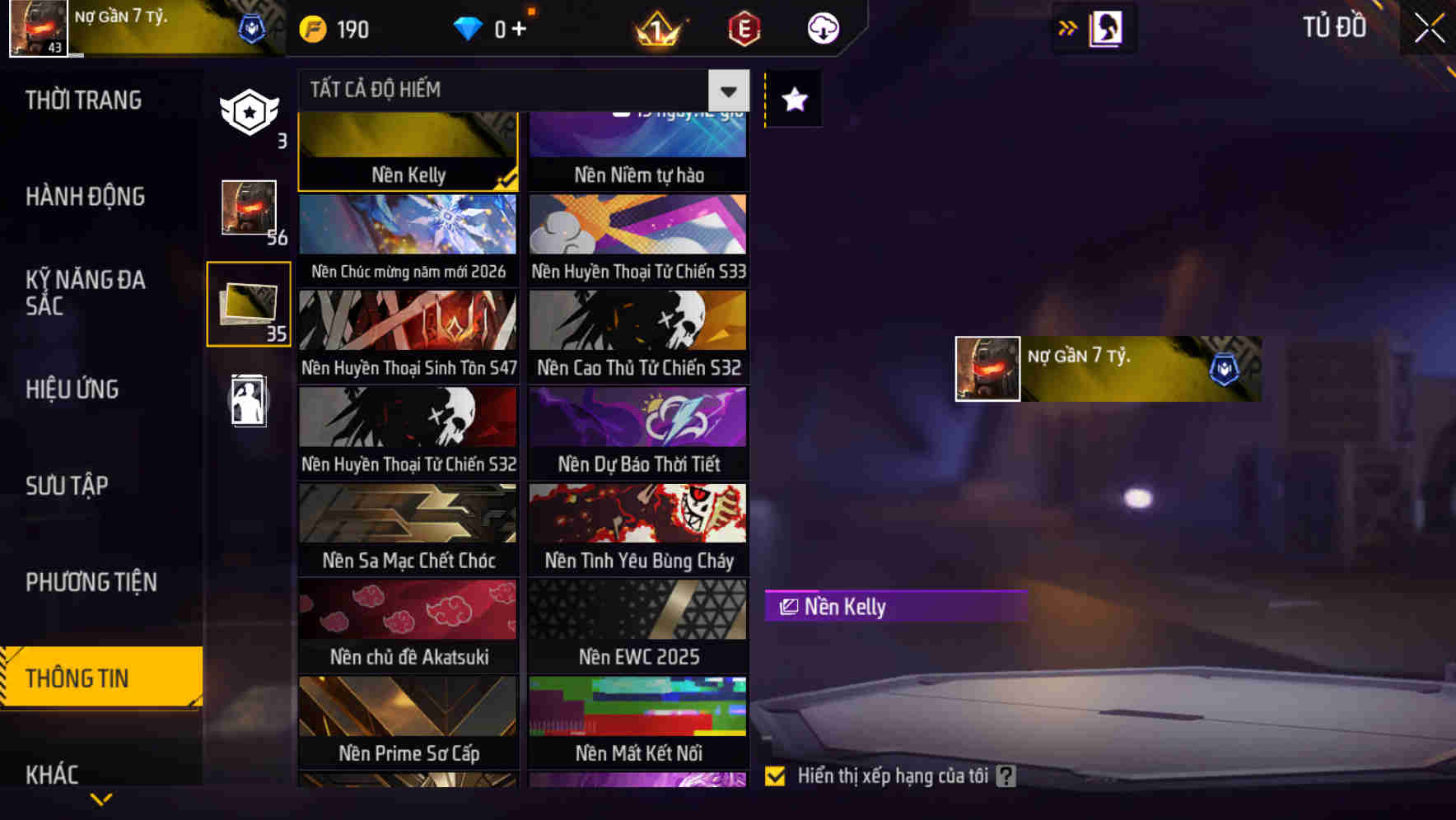
Task: Click the yellow double-arrow shortcut icon
Action: [1066, 26]
